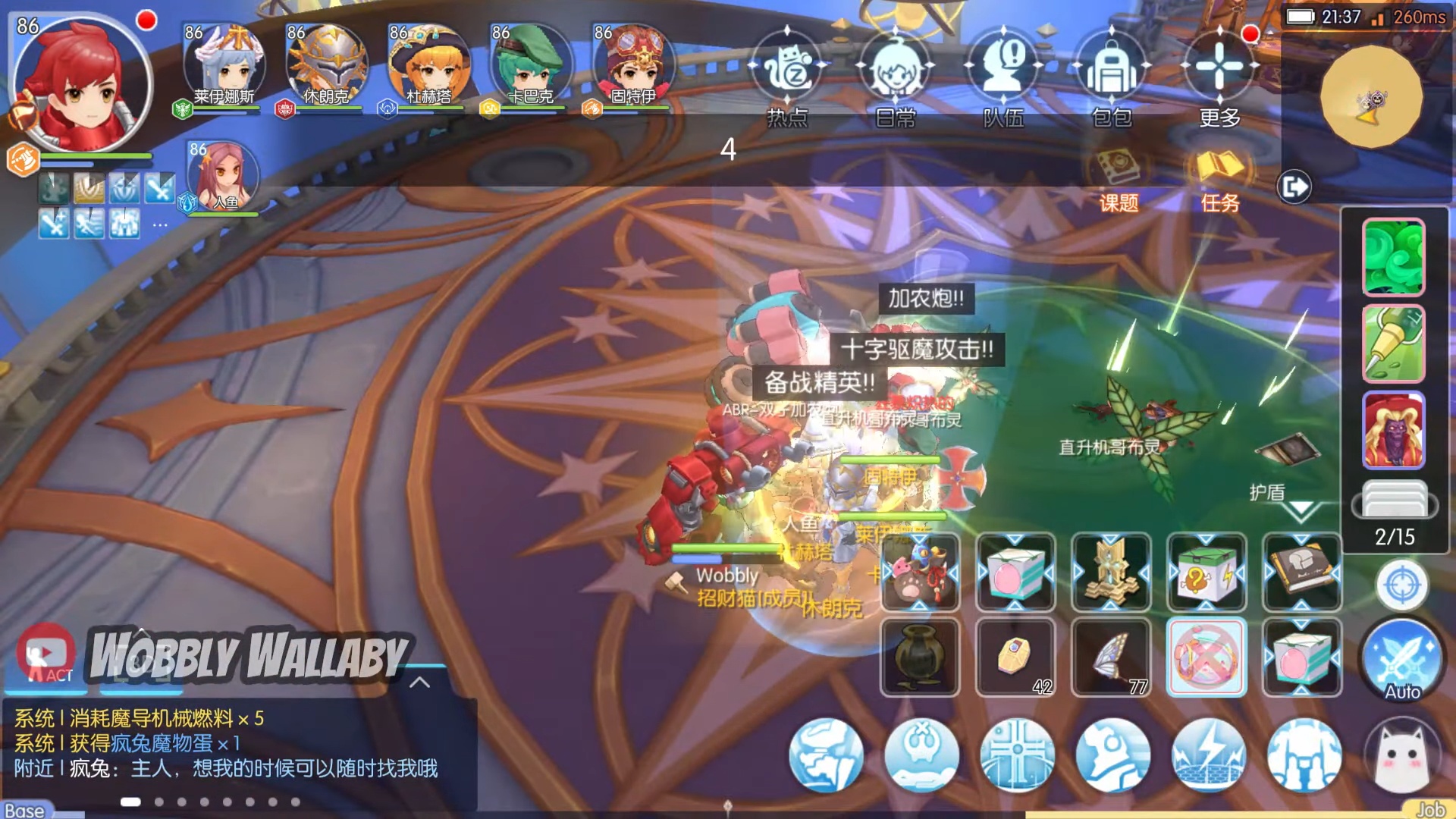Switch to the Base tab
This screenshot has width=1456, height=819.
pos(23,809)
